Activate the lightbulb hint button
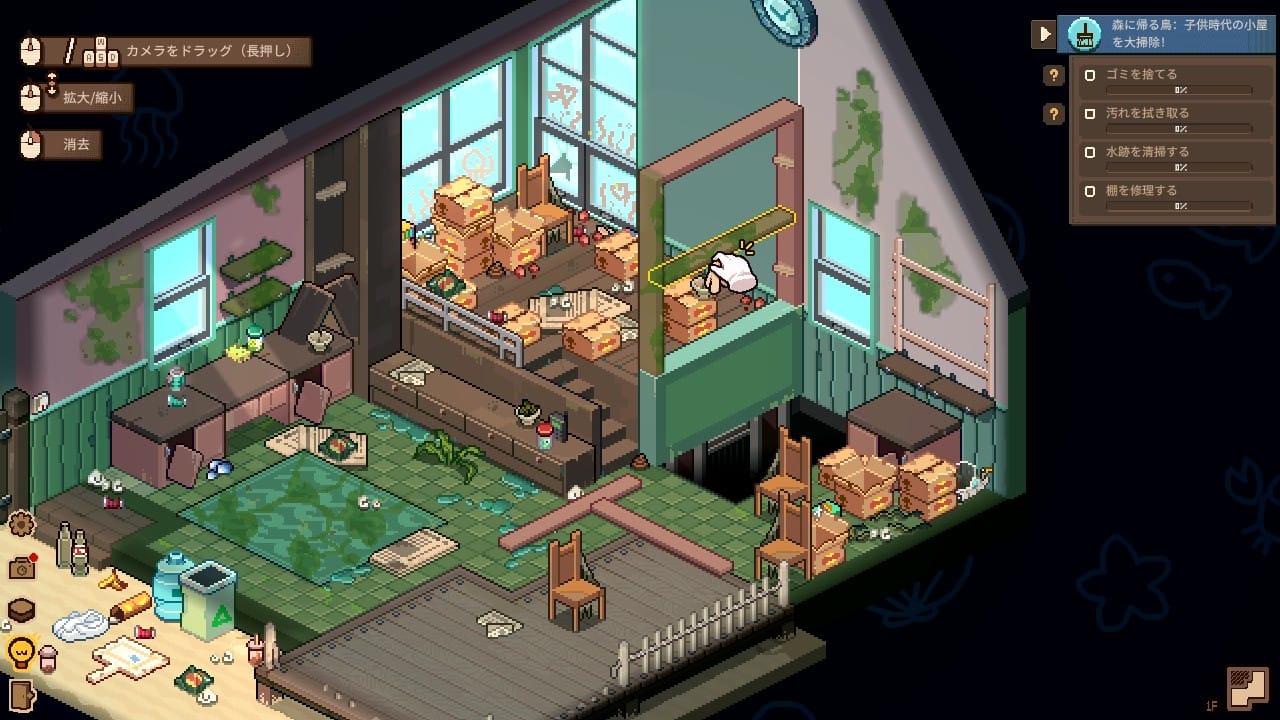The height and width of the screenshot is (720, 1280). pyautogui.click(x=21, y=652)
